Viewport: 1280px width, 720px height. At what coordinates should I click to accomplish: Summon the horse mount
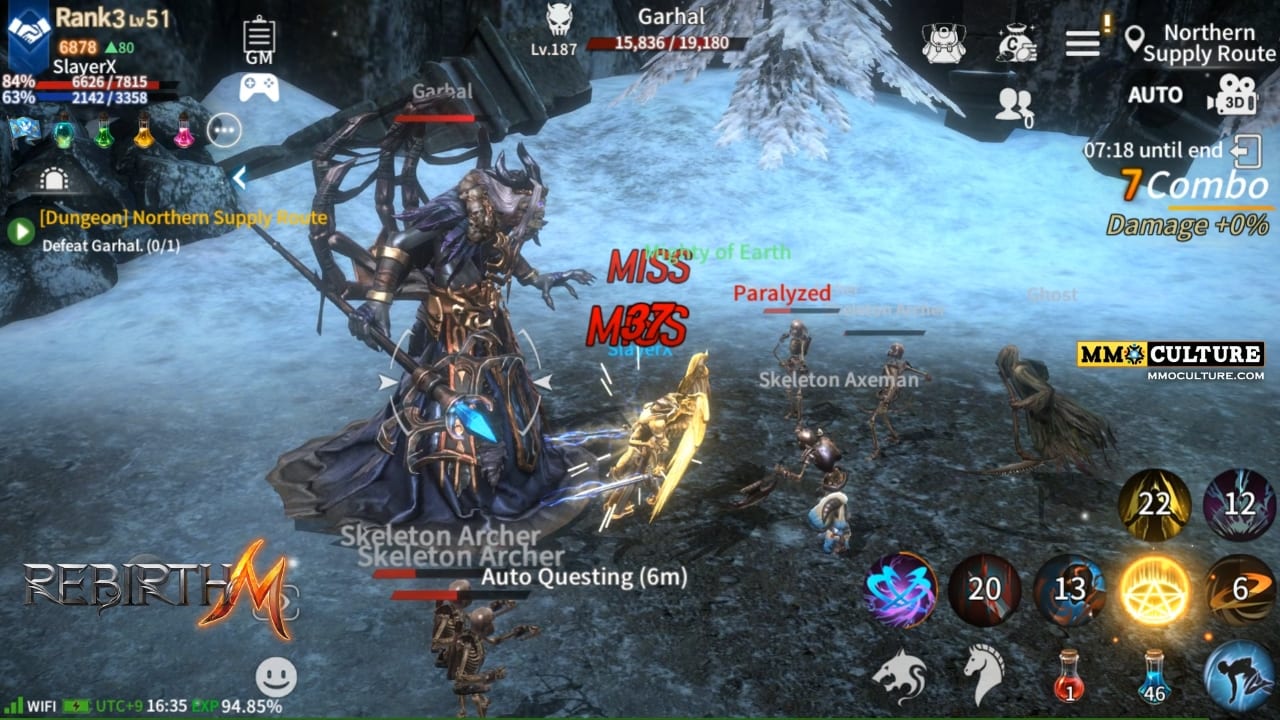point(984,674)
